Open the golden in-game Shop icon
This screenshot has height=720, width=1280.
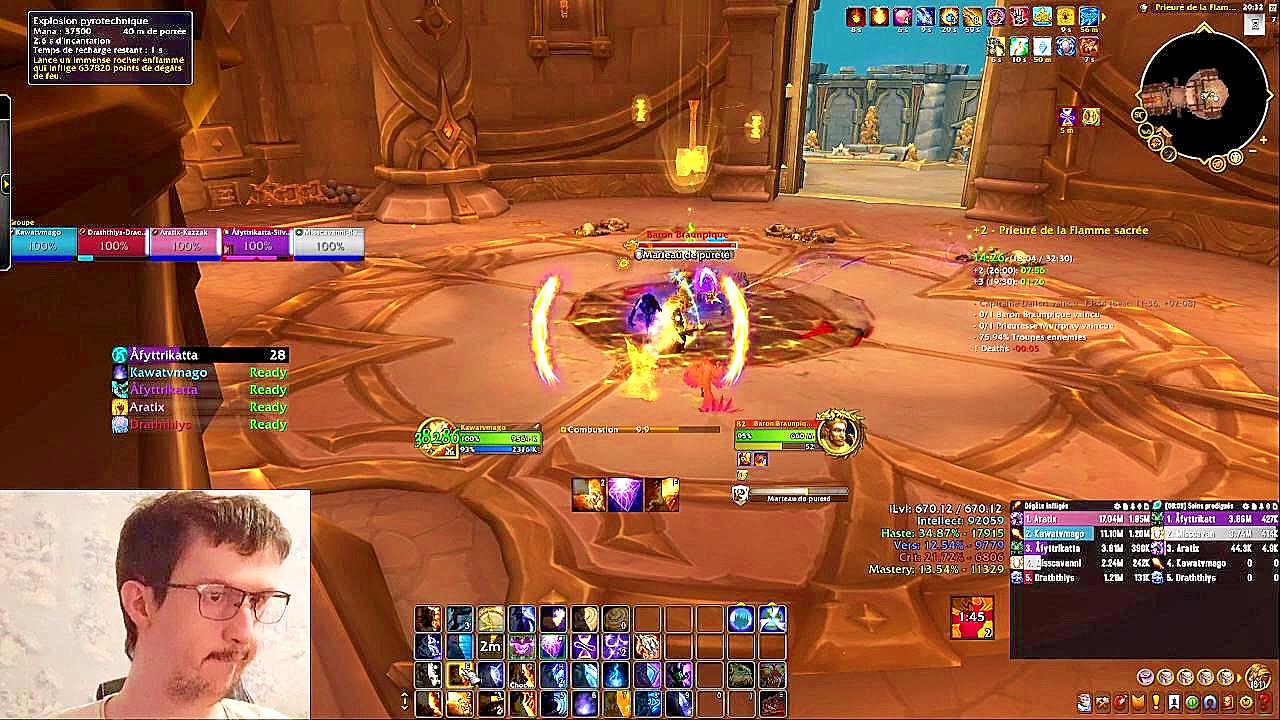click(x=1246, y=703)
